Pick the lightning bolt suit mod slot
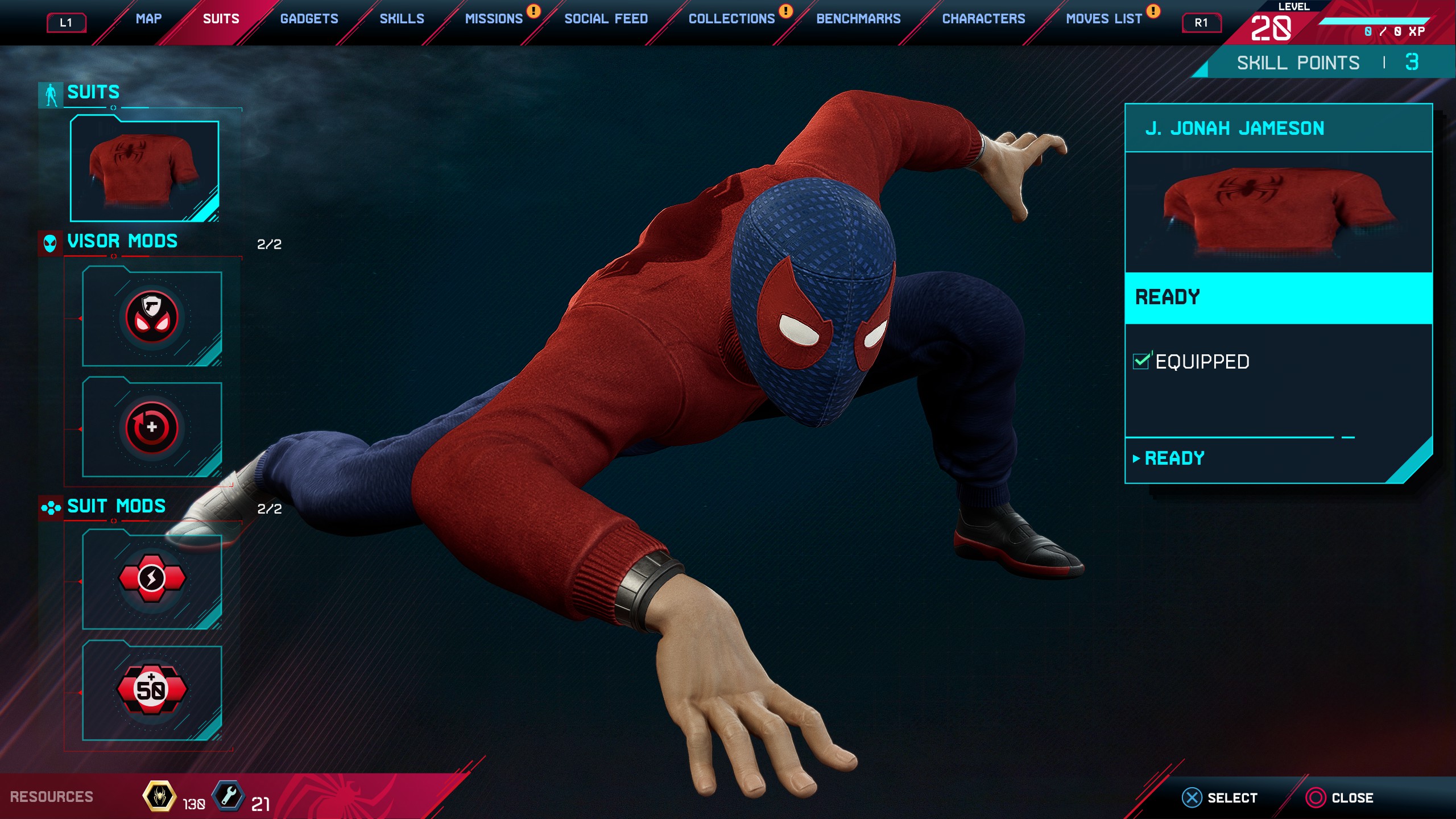Screen dimensions: 1456x819 152,579
